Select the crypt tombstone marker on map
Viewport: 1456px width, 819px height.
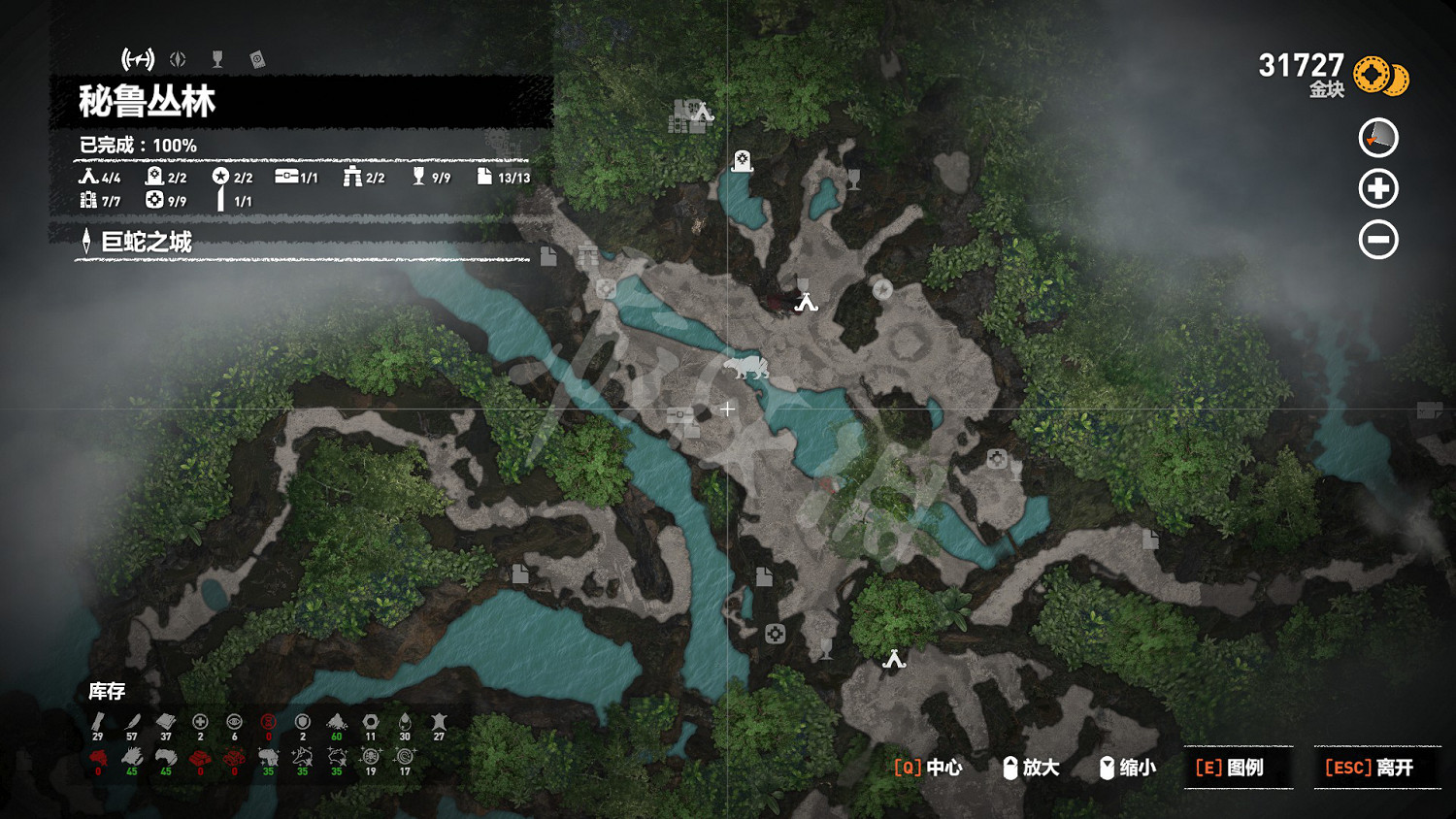pos(743,160)
